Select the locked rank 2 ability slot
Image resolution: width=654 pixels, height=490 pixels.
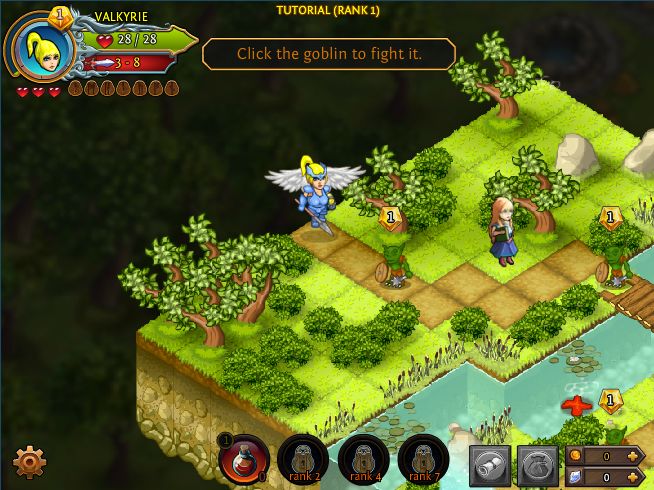tap(303, 460)
